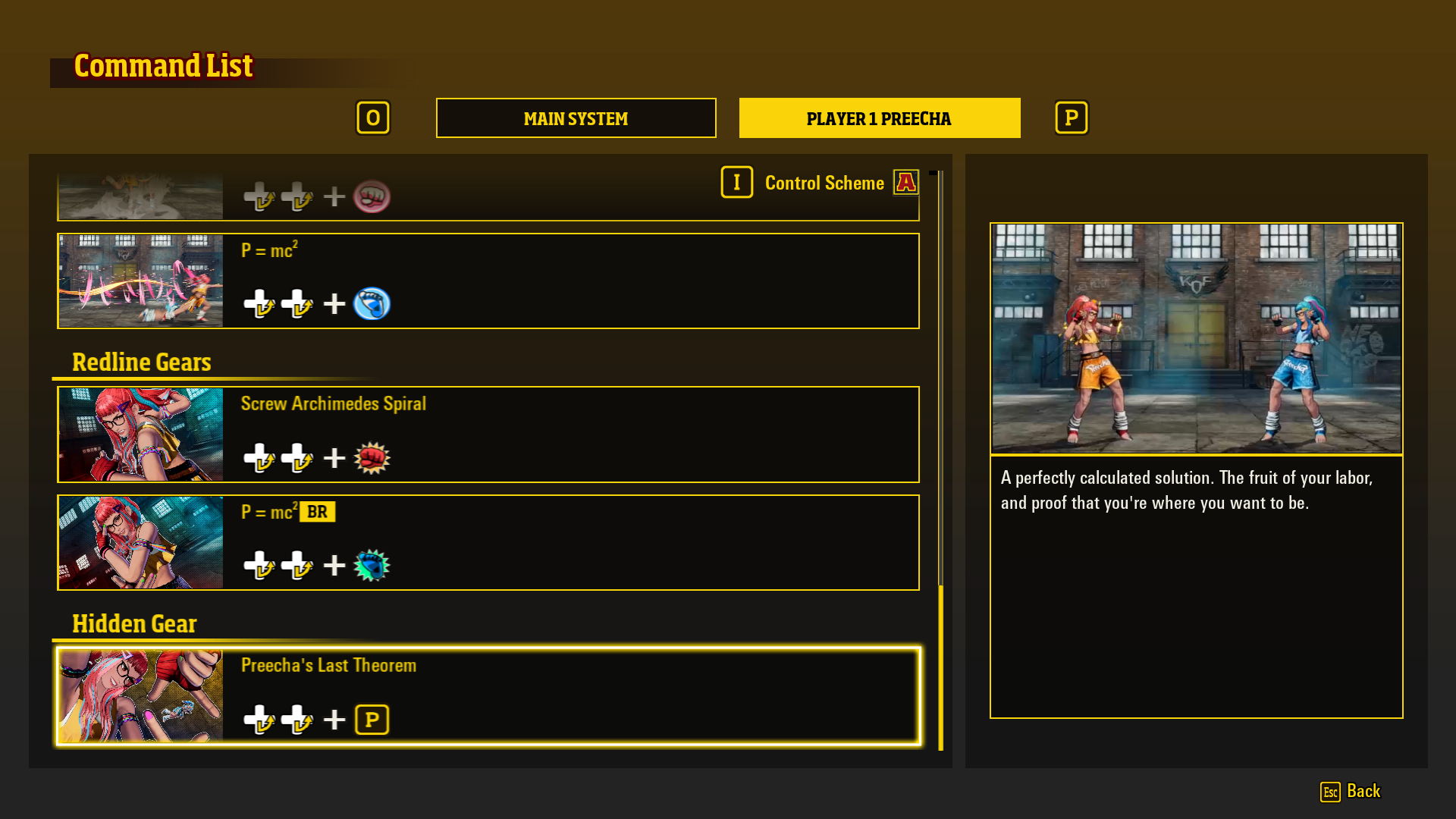This screenshot has height=819, width=1456.
Task: Click the P button icon in Preecha's Last Theorem
Action: [372, 719]
